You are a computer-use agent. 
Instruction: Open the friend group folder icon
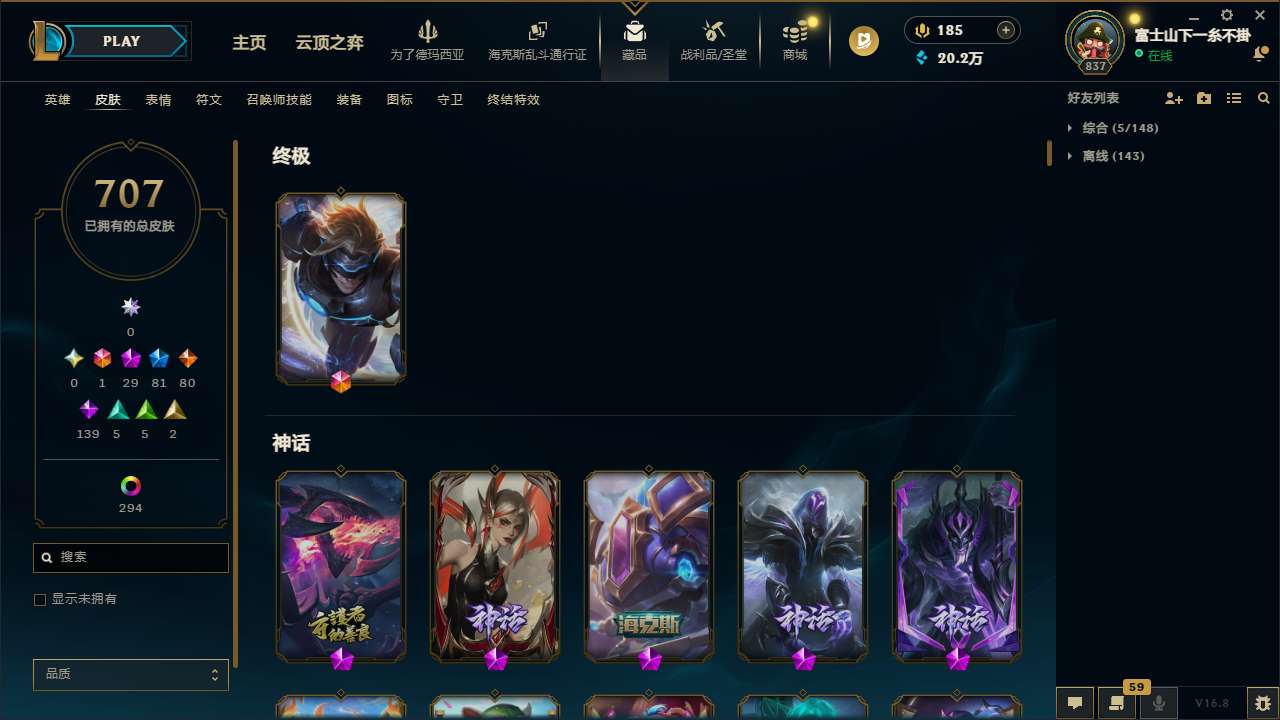(x=1203, y=98)
